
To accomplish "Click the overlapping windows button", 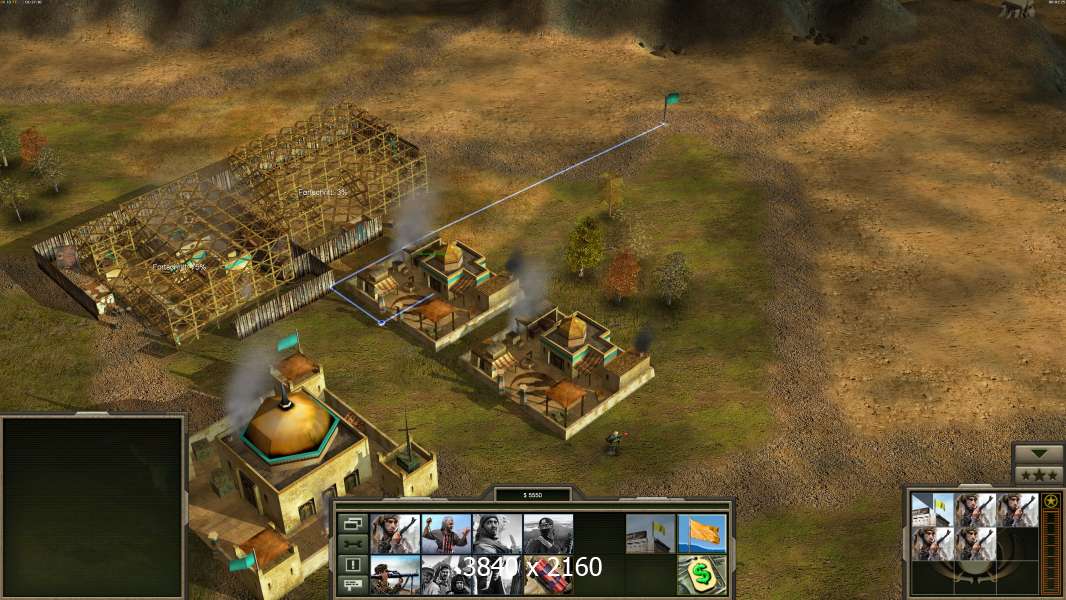I will (x=352, y=524).
